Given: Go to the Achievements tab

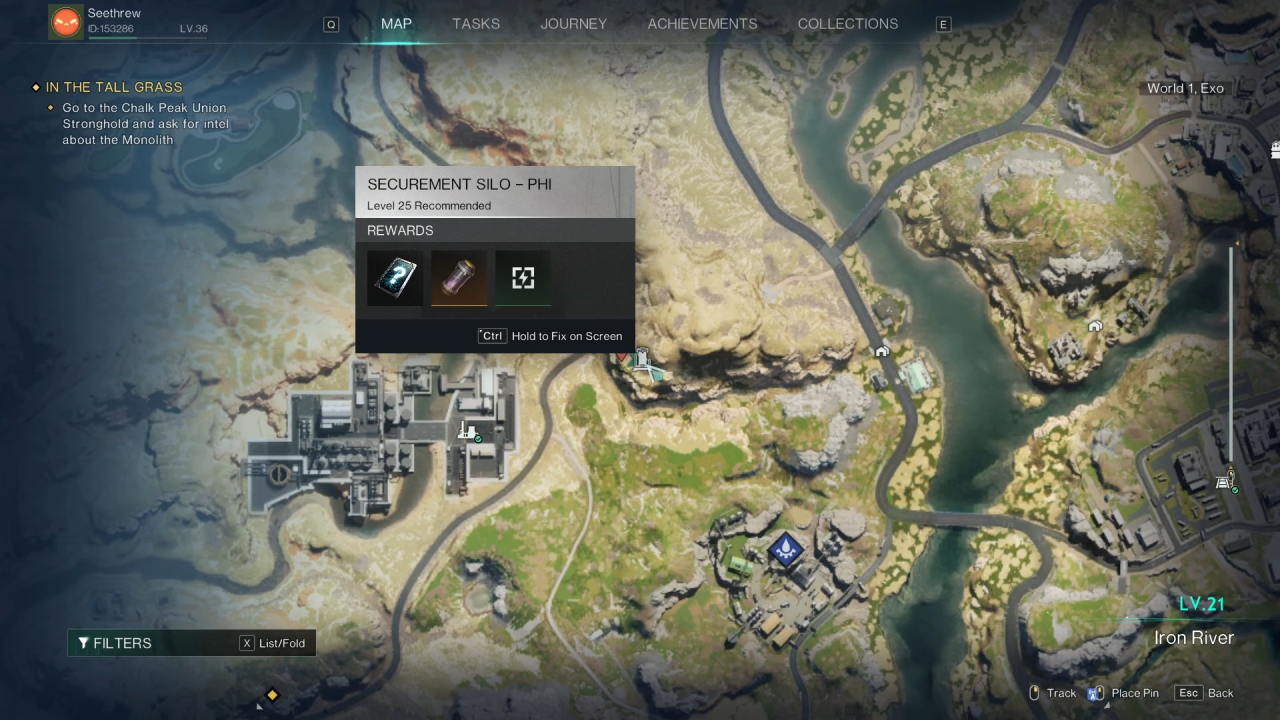Looking at the screenshot, I should click(x=702, y=24).
